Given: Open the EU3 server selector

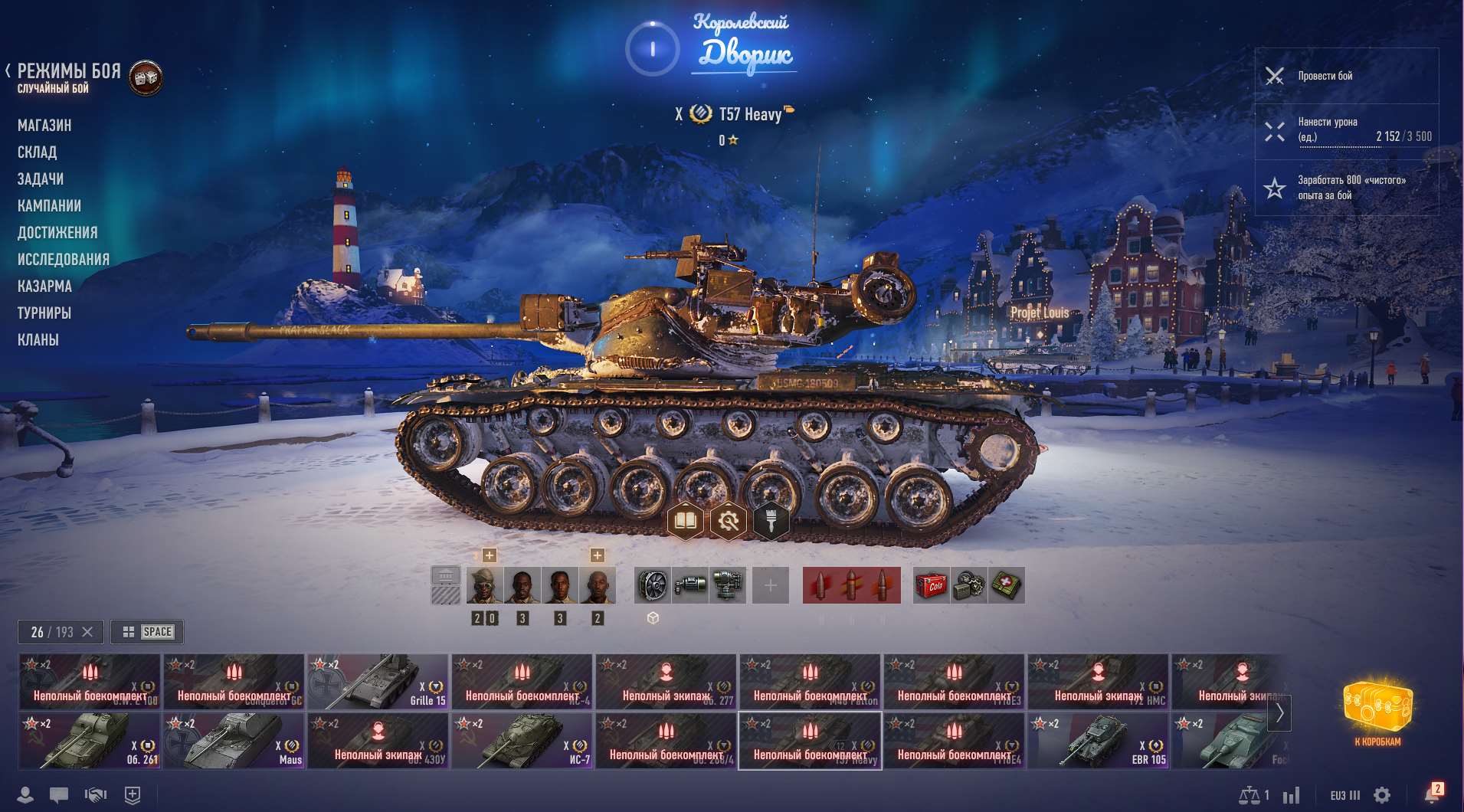Looking at the screenshot, I should click(1346, 794).
